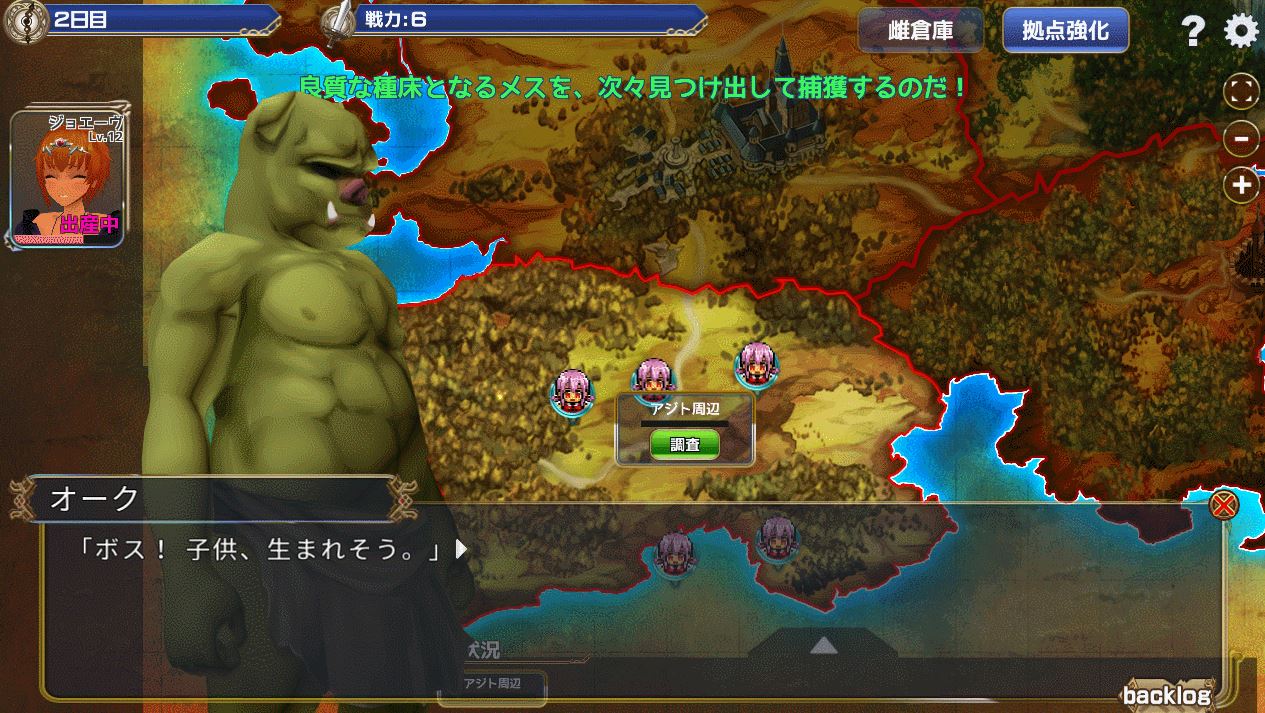The image size is (1265, 713).
Task: Zoom out the map with minus
Action: [1241, 139]
